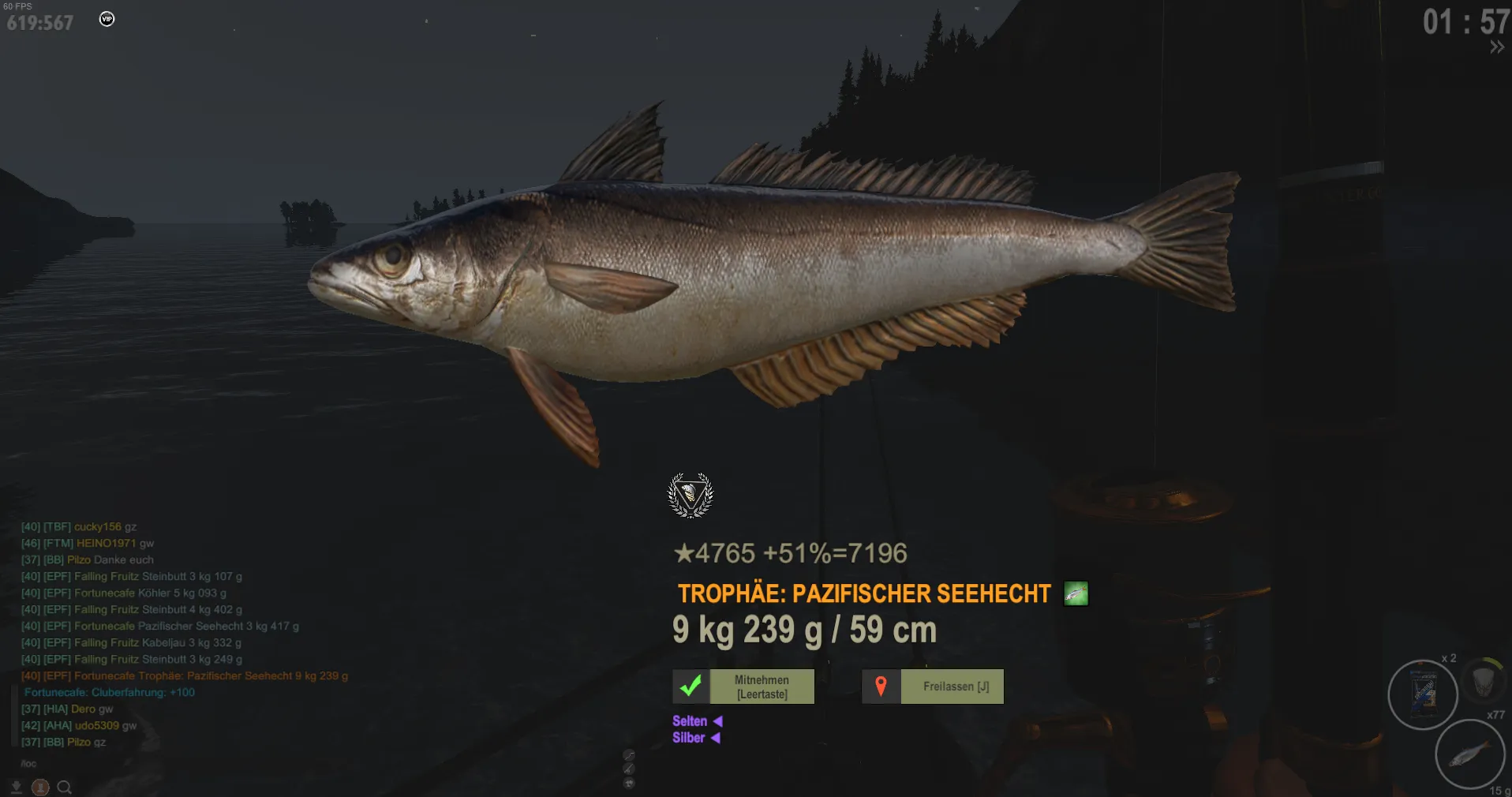Open the player profile icon below chat

pyautogui.click(x=40, y=788)
